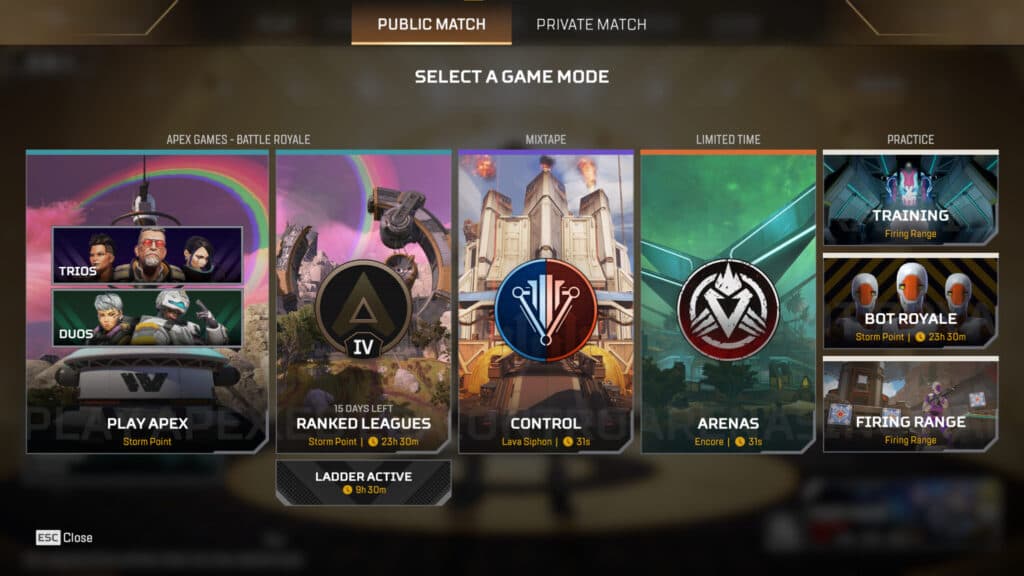Close the game mode selection screen

[64, 538]
